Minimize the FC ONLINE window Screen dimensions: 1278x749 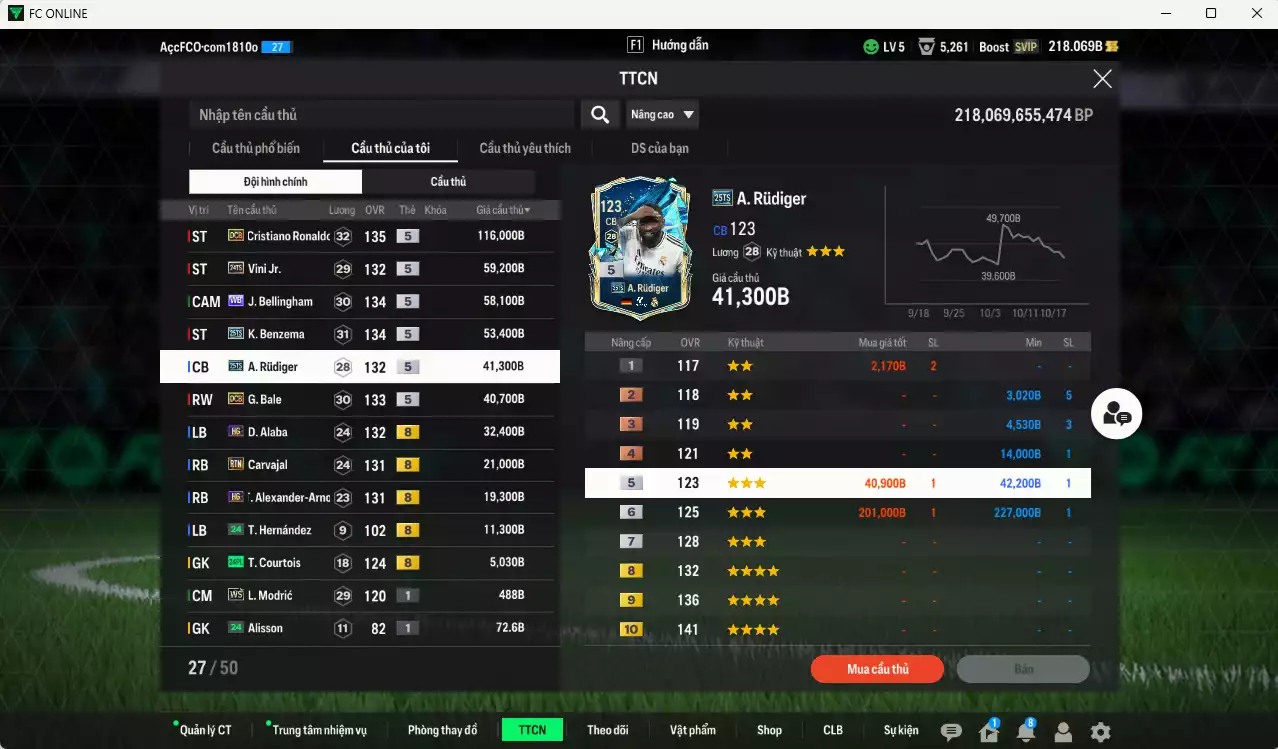coord(1166,13)
